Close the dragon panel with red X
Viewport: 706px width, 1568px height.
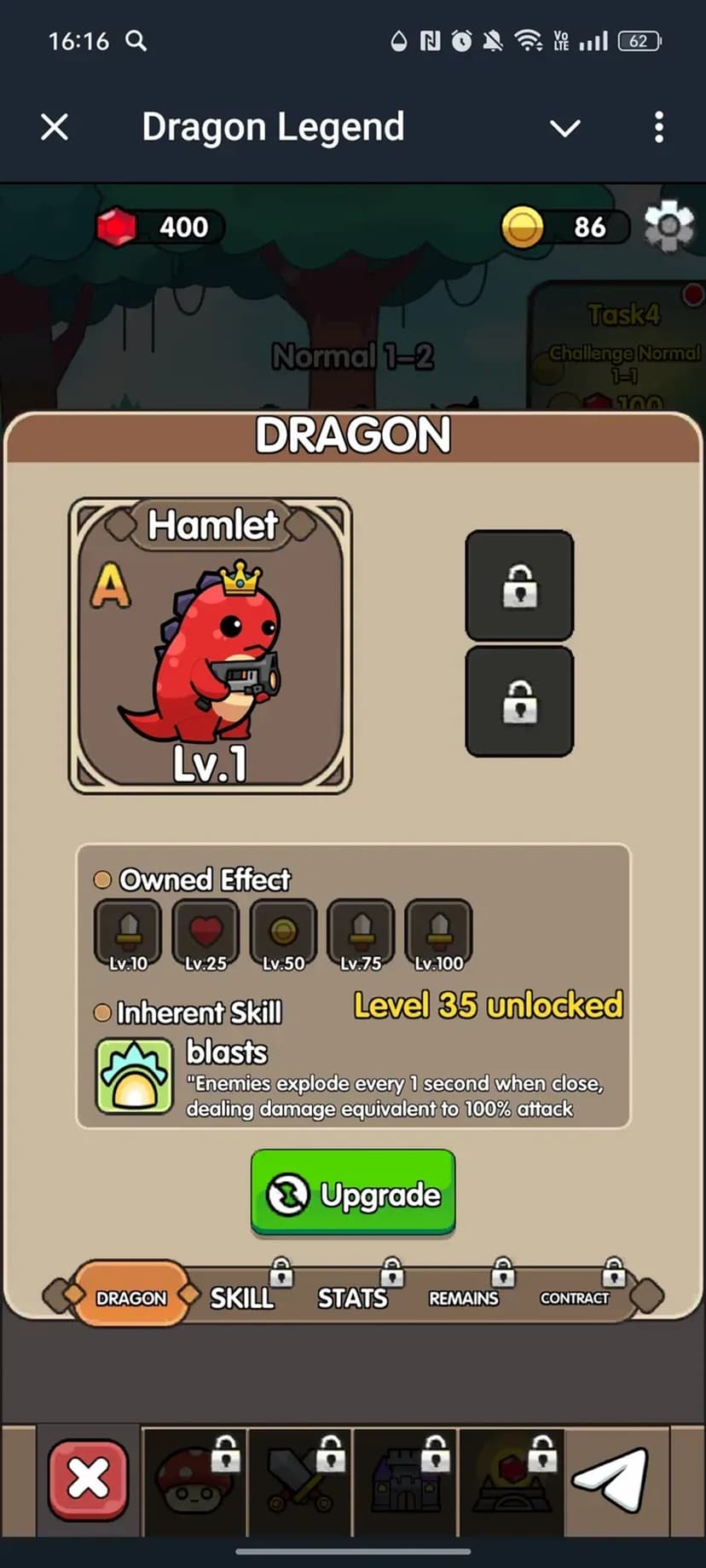89,1479
